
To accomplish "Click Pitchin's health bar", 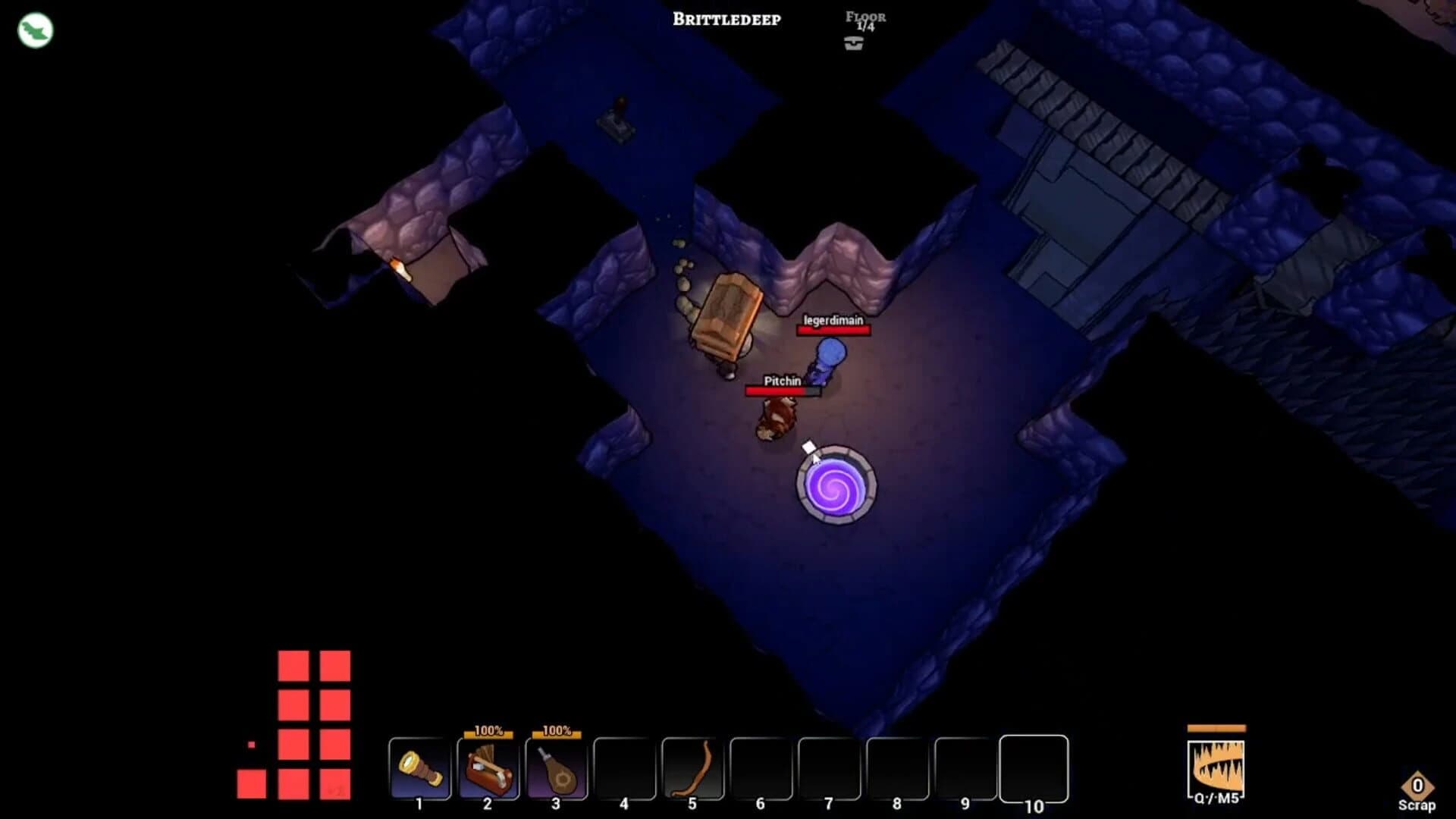I will coord(782,391).
